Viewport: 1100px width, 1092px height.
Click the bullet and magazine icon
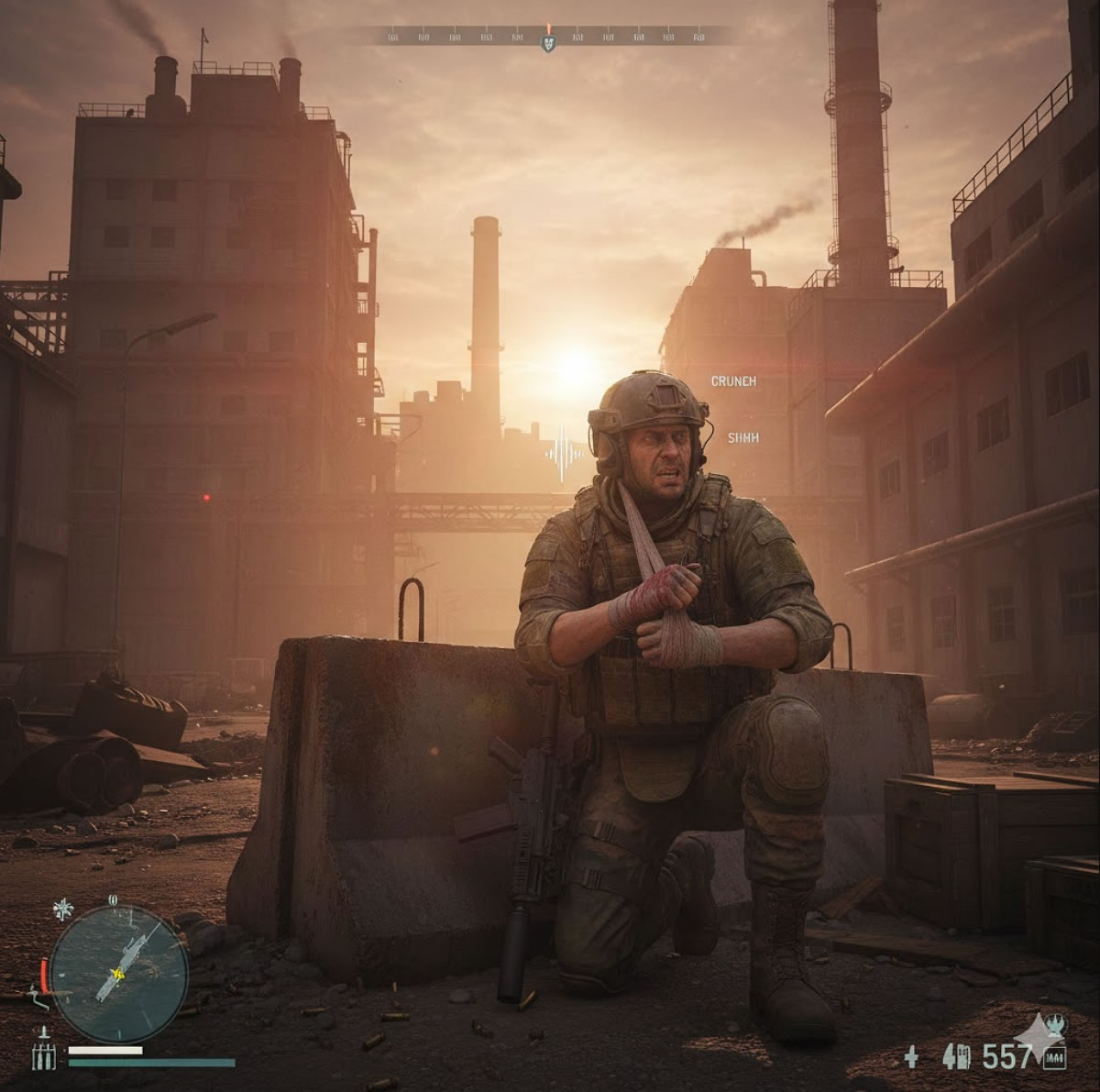click(957, 1057)
